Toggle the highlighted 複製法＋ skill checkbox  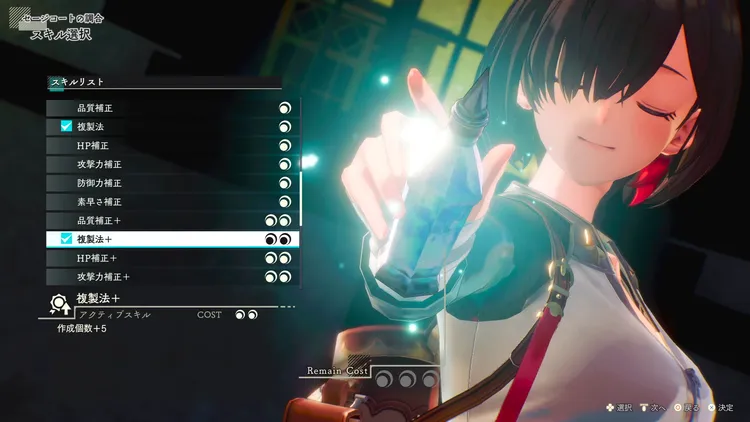[x=67, y=239]
